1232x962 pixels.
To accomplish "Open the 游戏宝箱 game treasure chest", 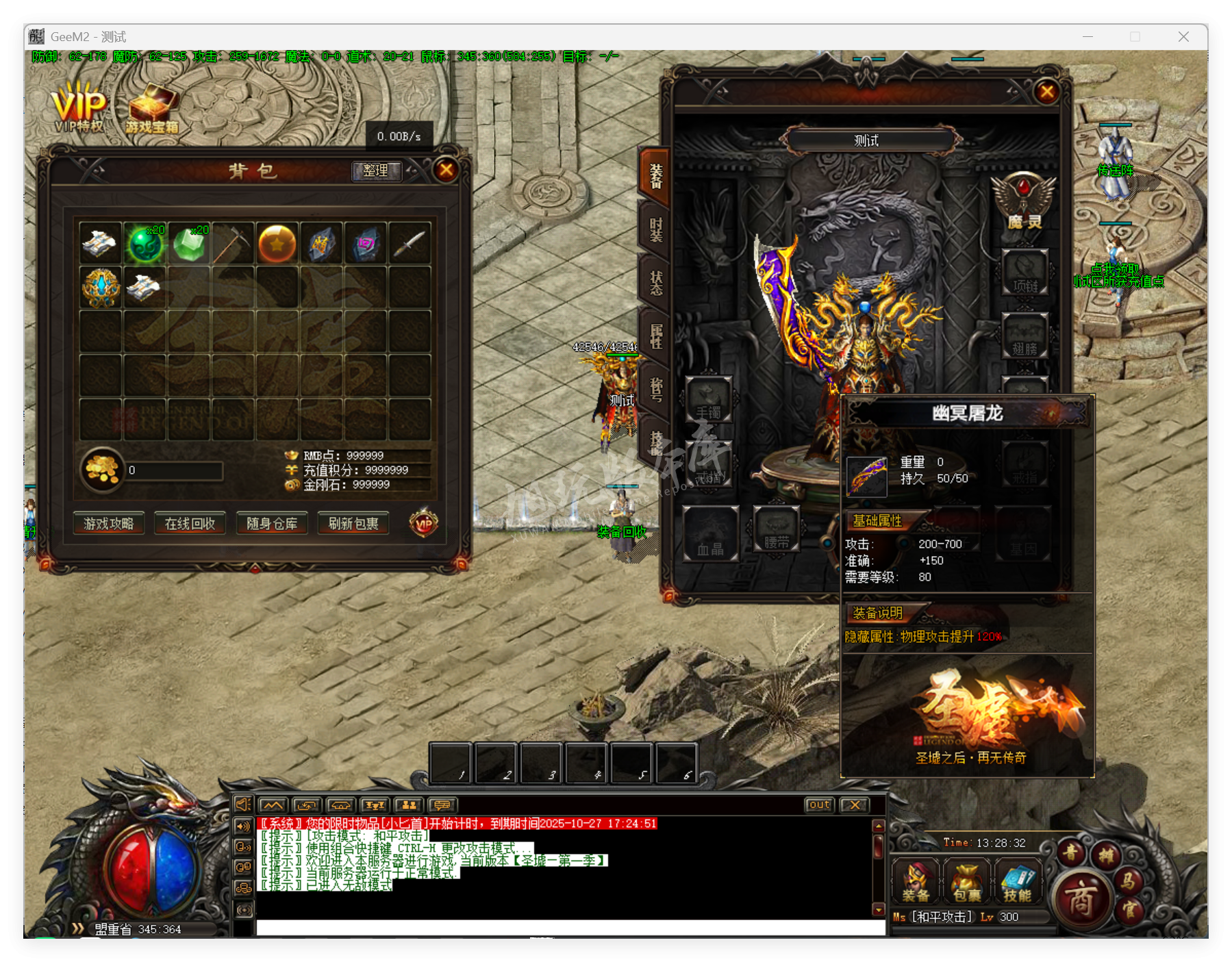I will coord(152,104).
